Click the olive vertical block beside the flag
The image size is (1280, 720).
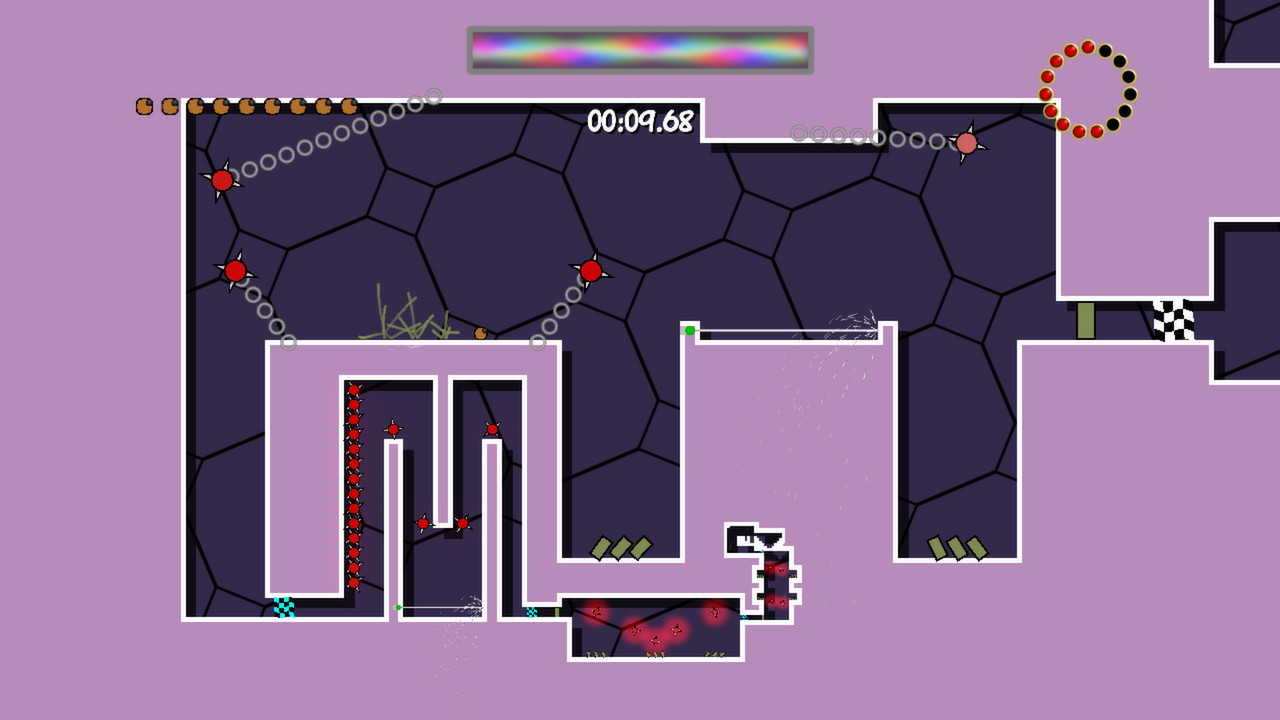click(1085, 318)
